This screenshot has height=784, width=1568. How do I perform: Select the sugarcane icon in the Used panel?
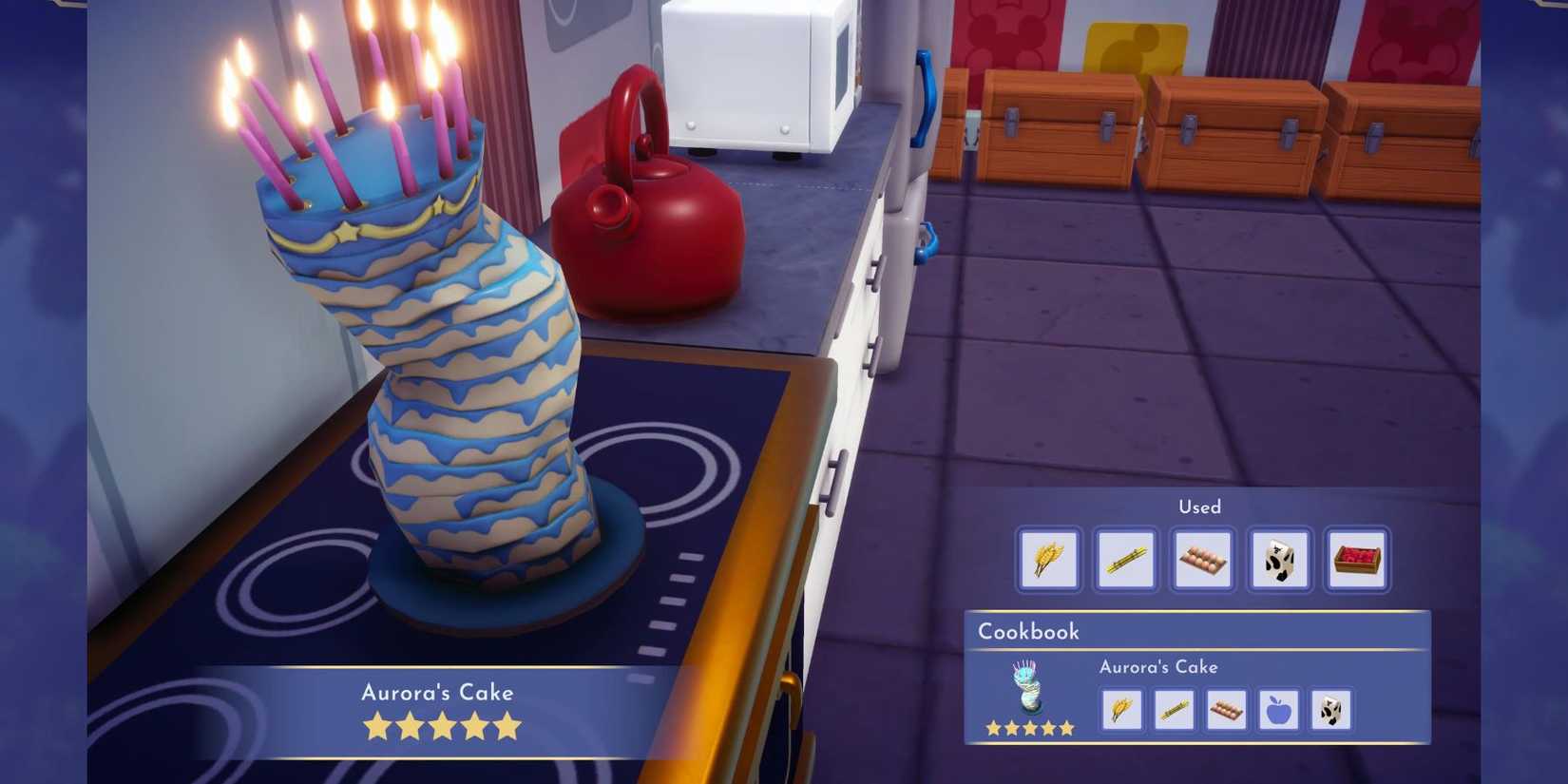click(1125, 560)
